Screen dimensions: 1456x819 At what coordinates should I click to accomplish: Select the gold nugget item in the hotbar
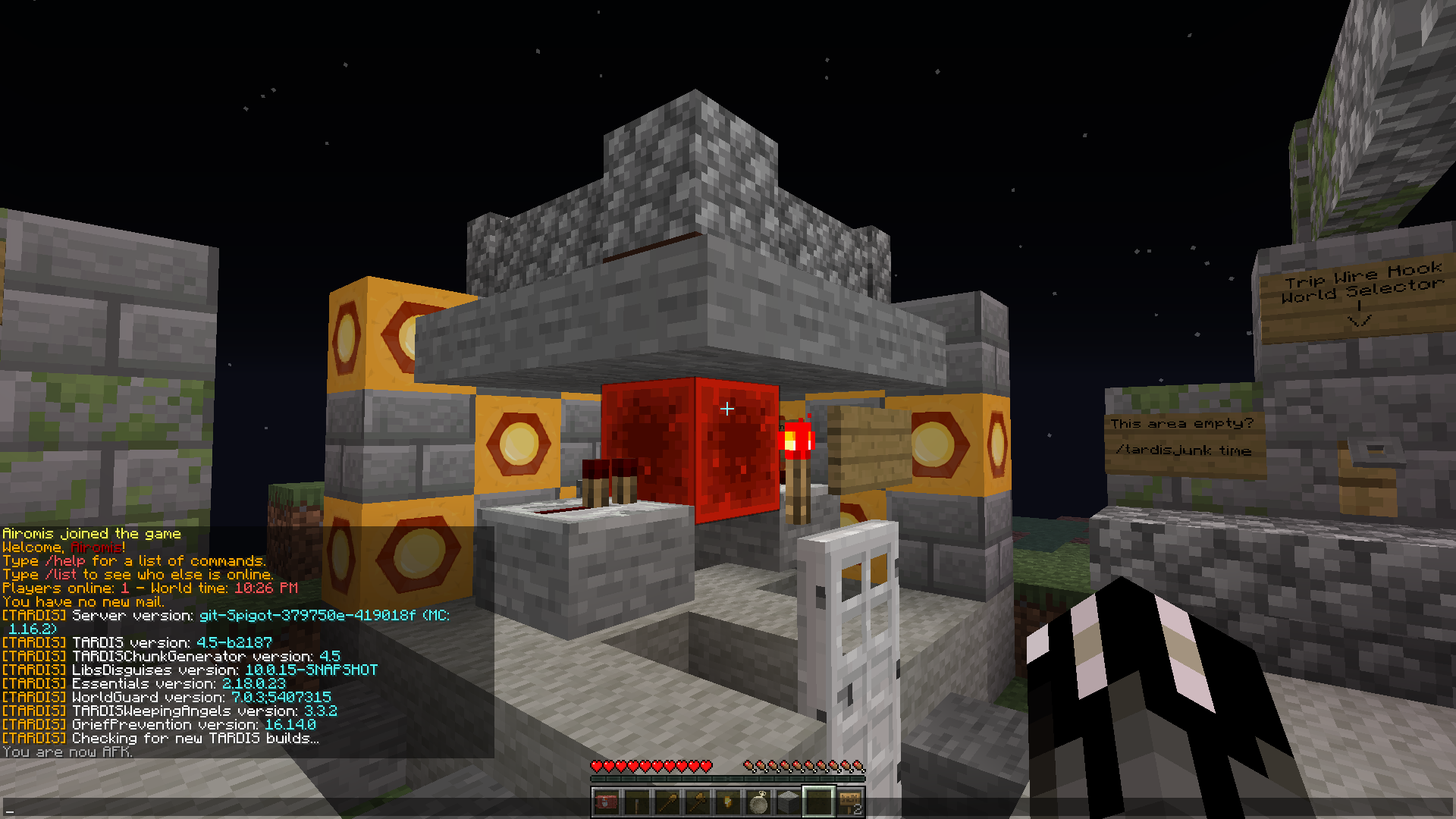click(728, 802)
